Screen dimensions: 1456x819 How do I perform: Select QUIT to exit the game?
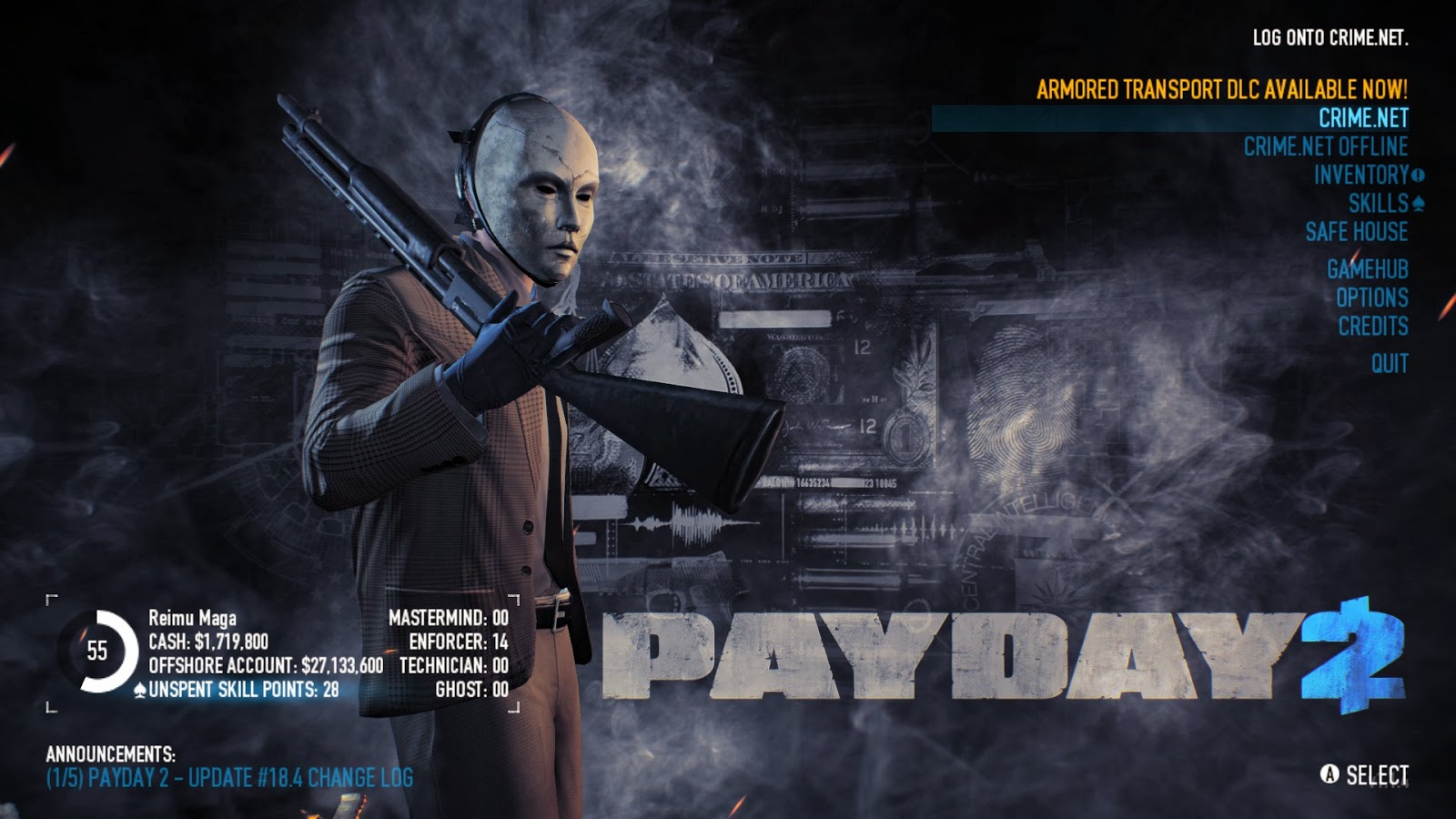click(1390, 360)
